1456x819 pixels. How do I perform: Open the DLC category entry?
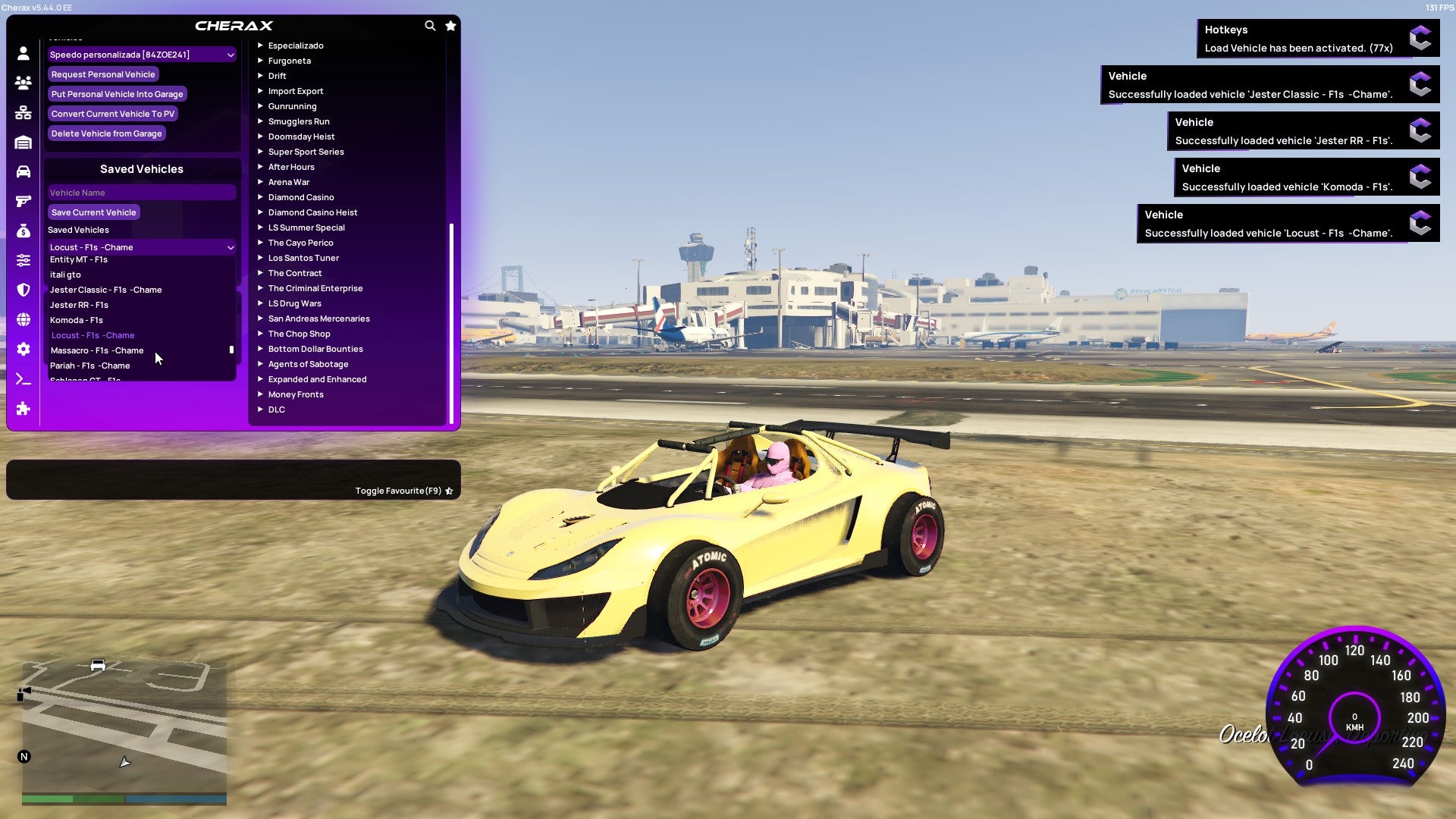tap(276, 409)
